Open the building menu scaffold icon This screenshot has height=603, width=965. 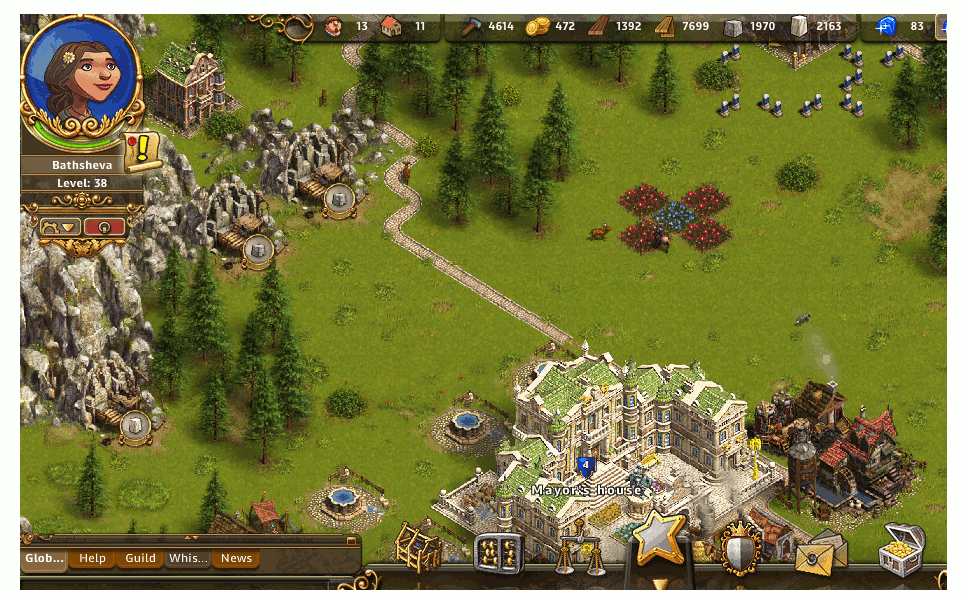coord(418,547)
